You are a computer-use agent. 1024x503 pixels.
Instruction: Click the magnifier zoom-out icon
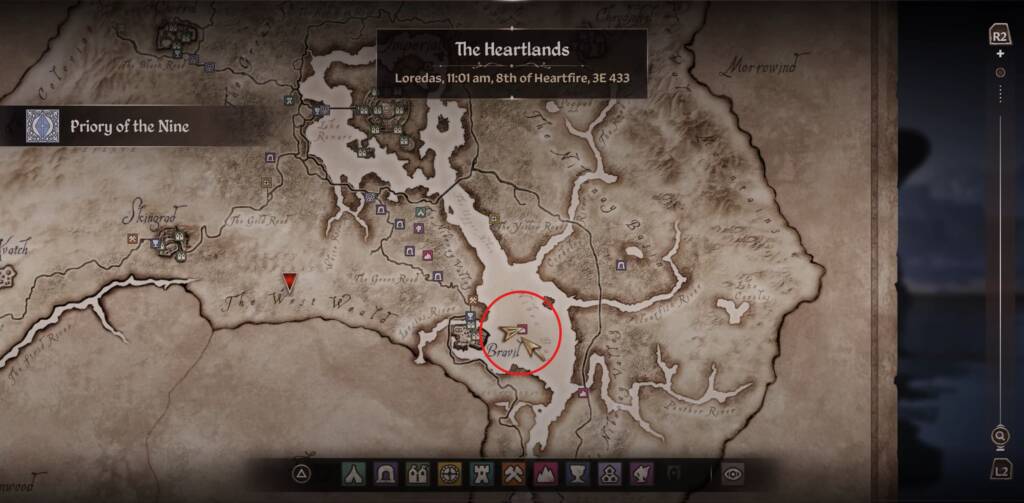pos(999,437)
